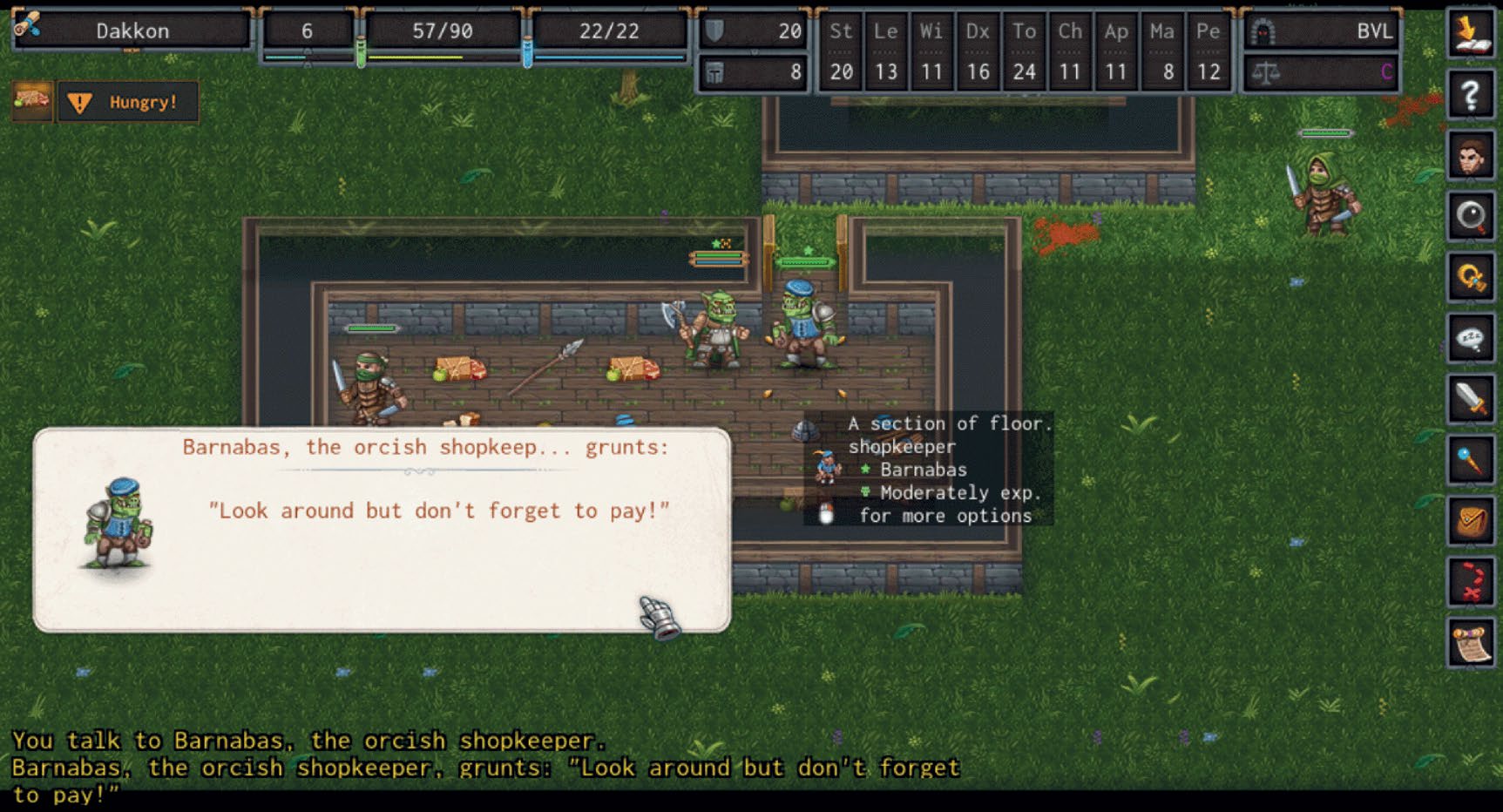Activate the wand zap icon
This screenshot has width=1503, height=812.
[1473, 459]
